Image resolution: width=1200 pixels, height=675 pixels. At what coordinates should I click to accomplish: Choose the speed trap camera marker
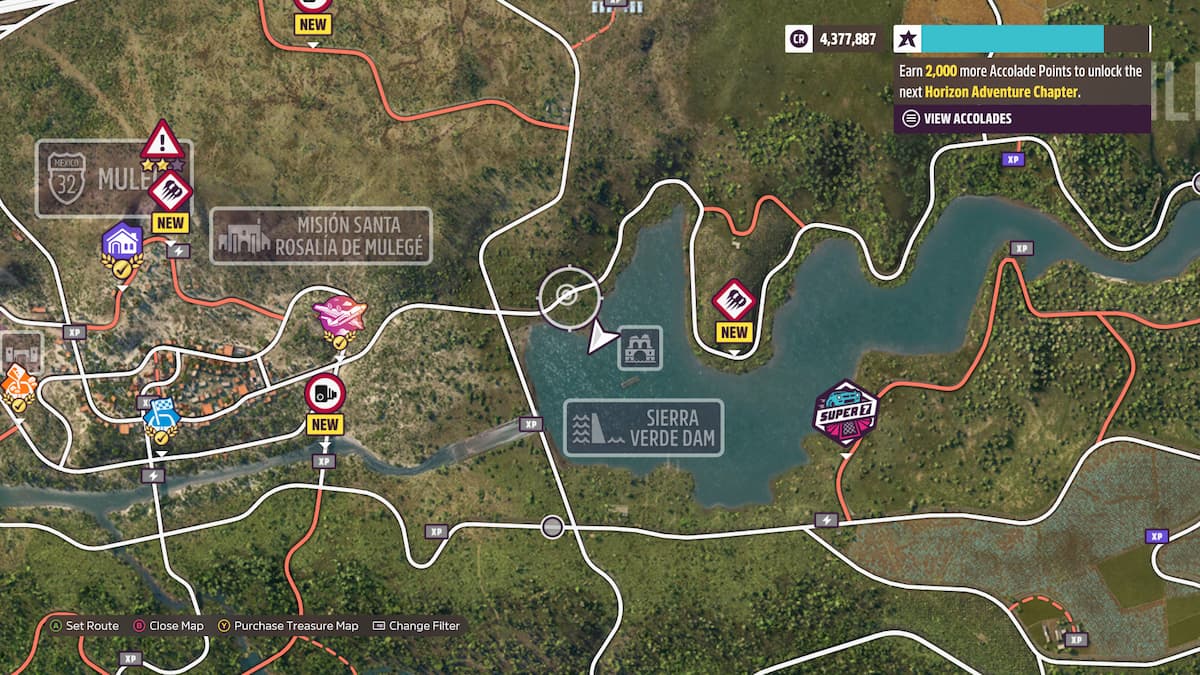coord(325,393)
